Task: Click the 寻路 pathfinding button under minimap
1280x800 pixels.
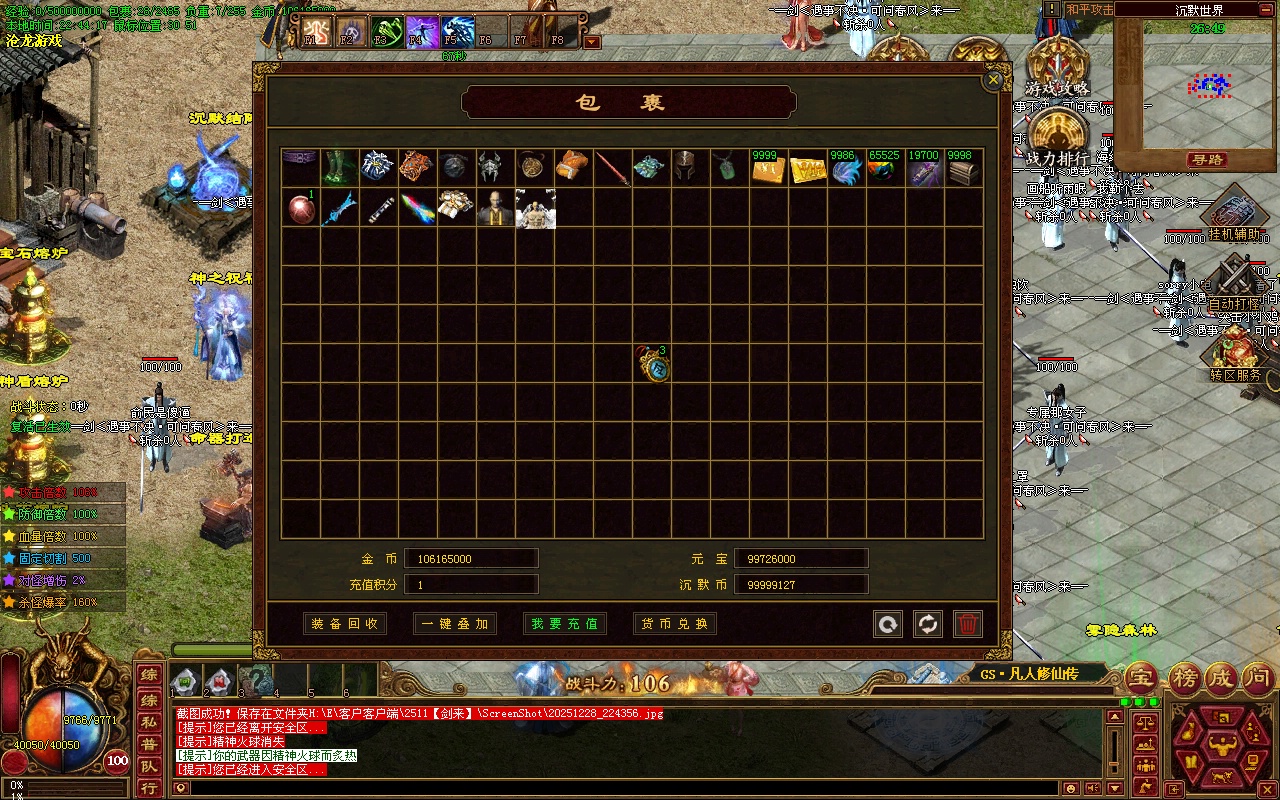Action: tap(1208, 160)
